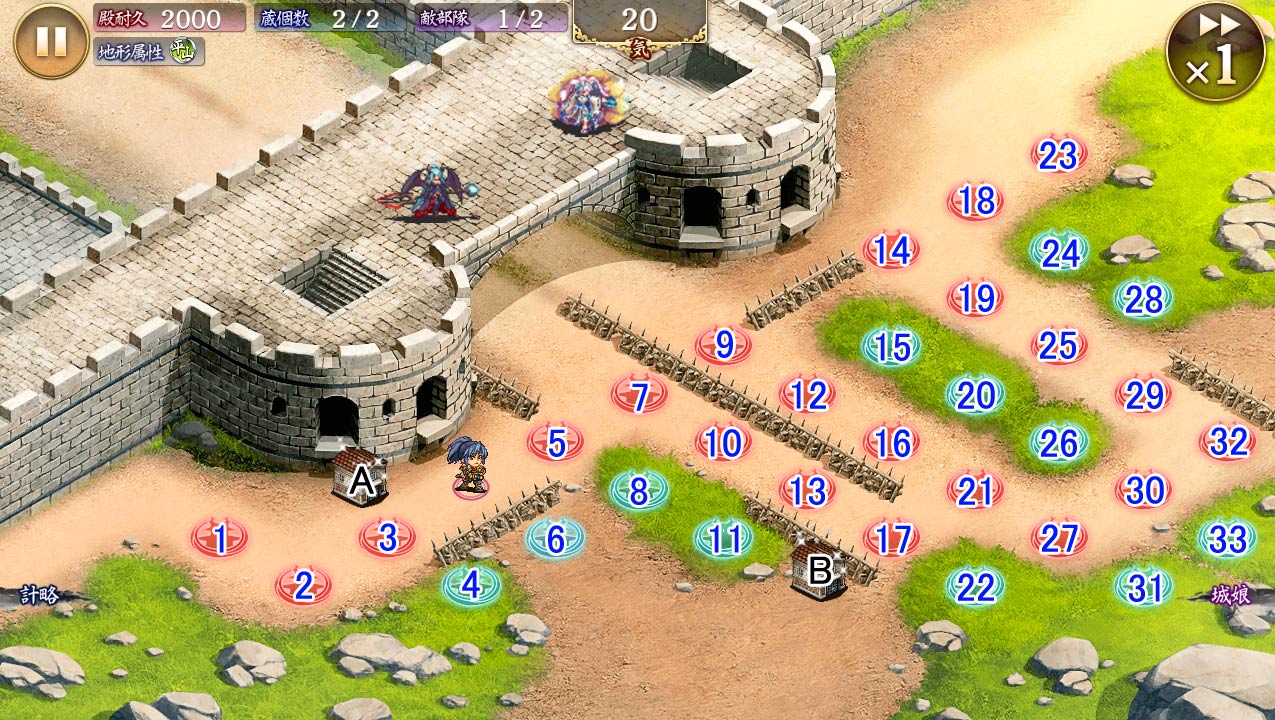Select red placement tile number 5
This screenshot has height=720, width=1275.
pyautogui.click(x=556, y=442)
